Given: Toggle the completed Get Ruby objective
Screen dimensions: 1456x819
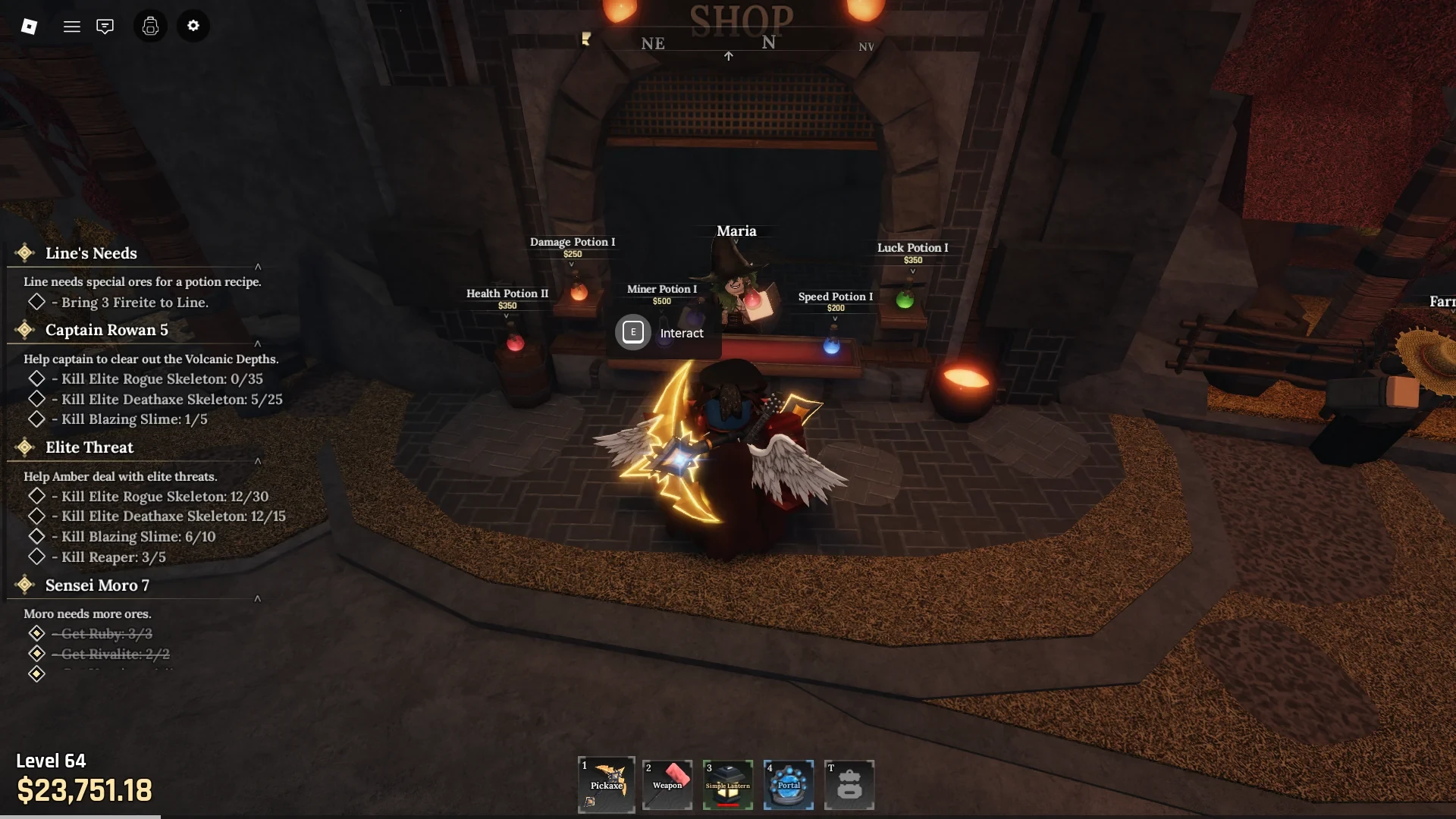Looking at the screenshot, I should click(36, 633).
